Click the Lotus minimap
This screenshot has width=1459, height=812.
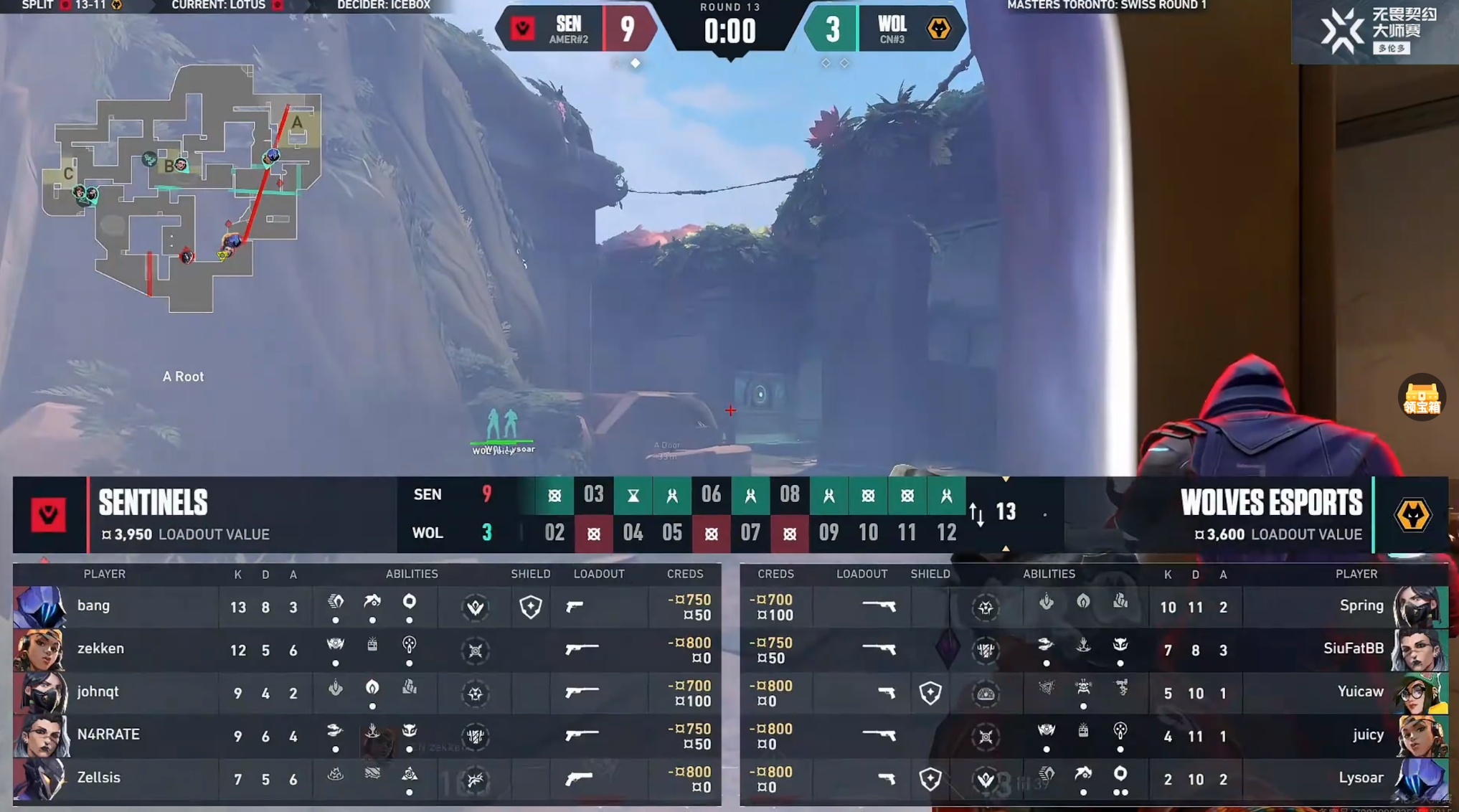coord(181,188)
